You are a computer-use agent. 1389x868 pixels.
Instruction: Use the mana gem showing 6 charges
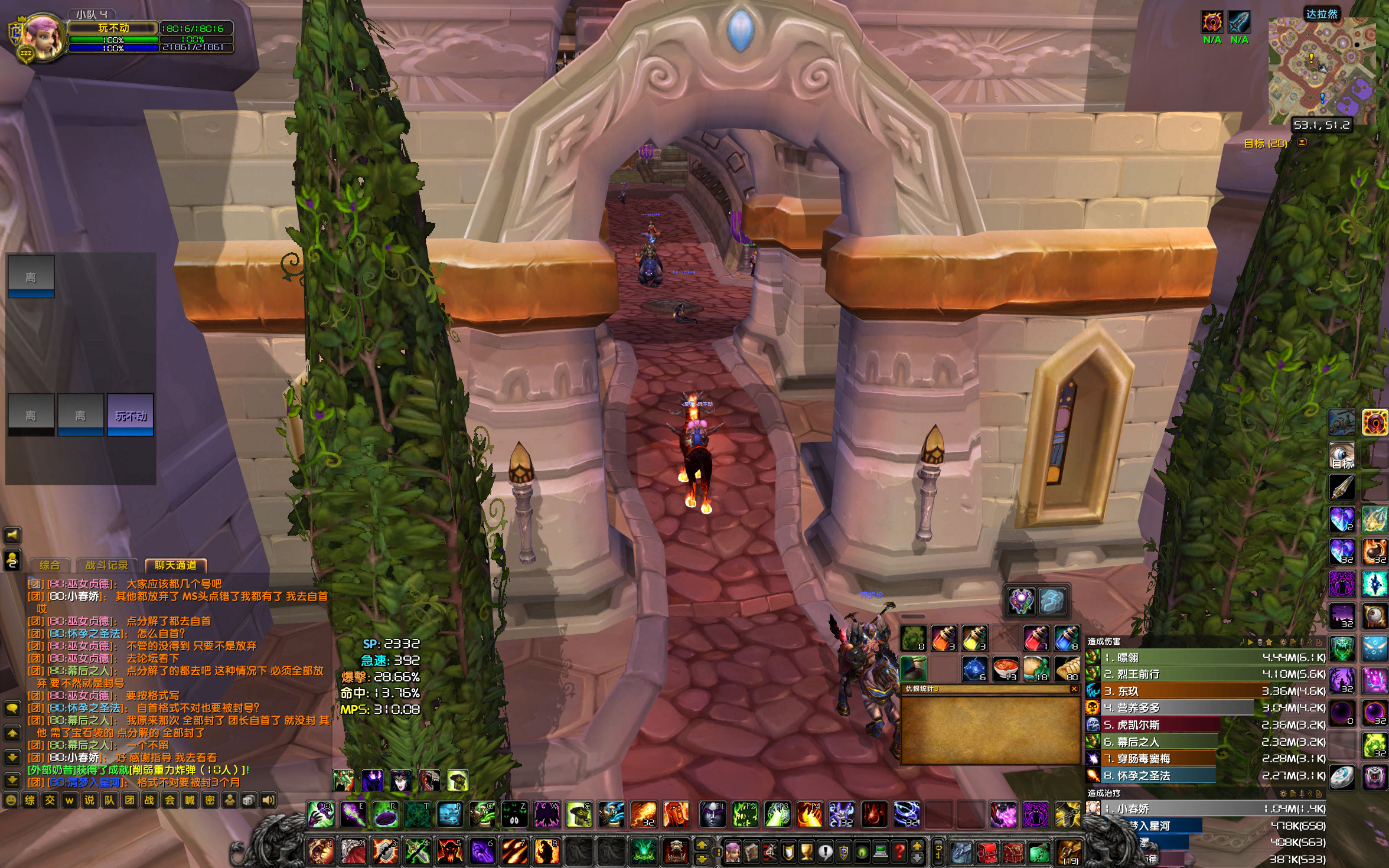click(x=974, y=668)
